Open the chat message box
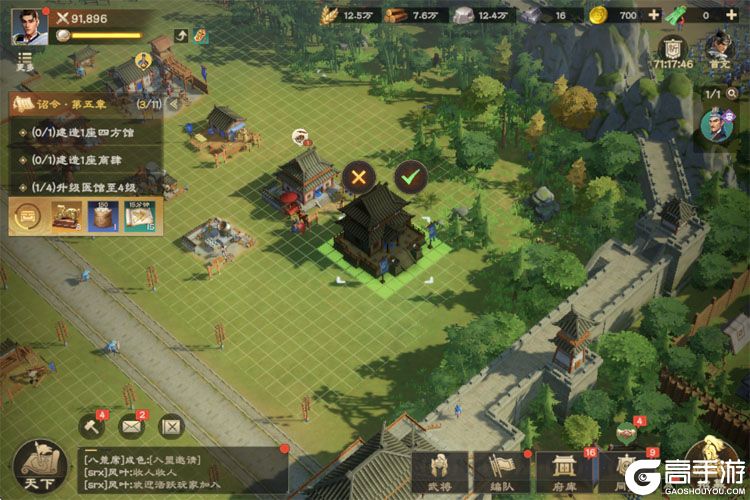The width and height of the screenshot is (750, 500). pos(180,469)
